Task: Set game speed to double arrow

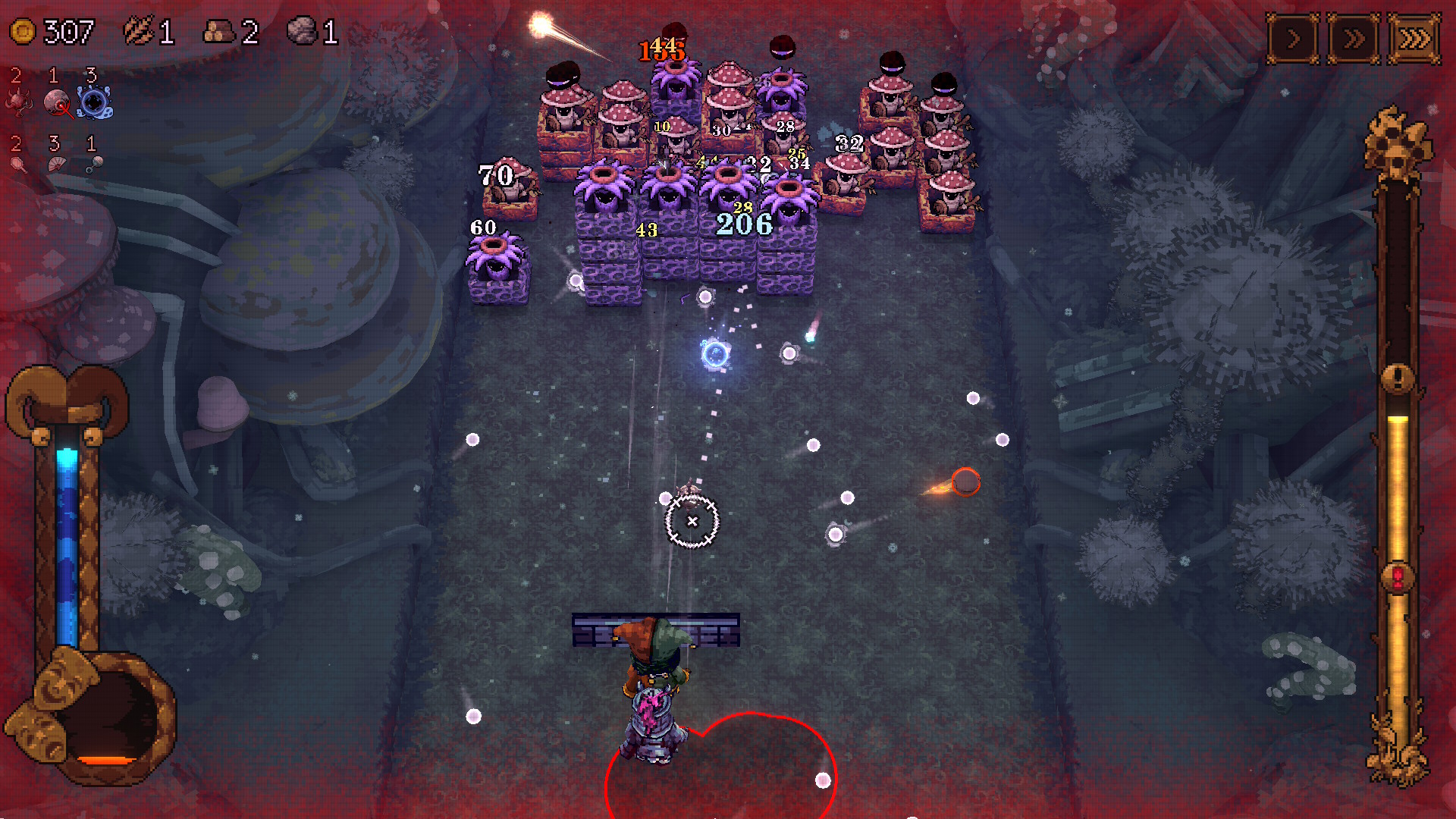Action: [x=1354, y=39]
